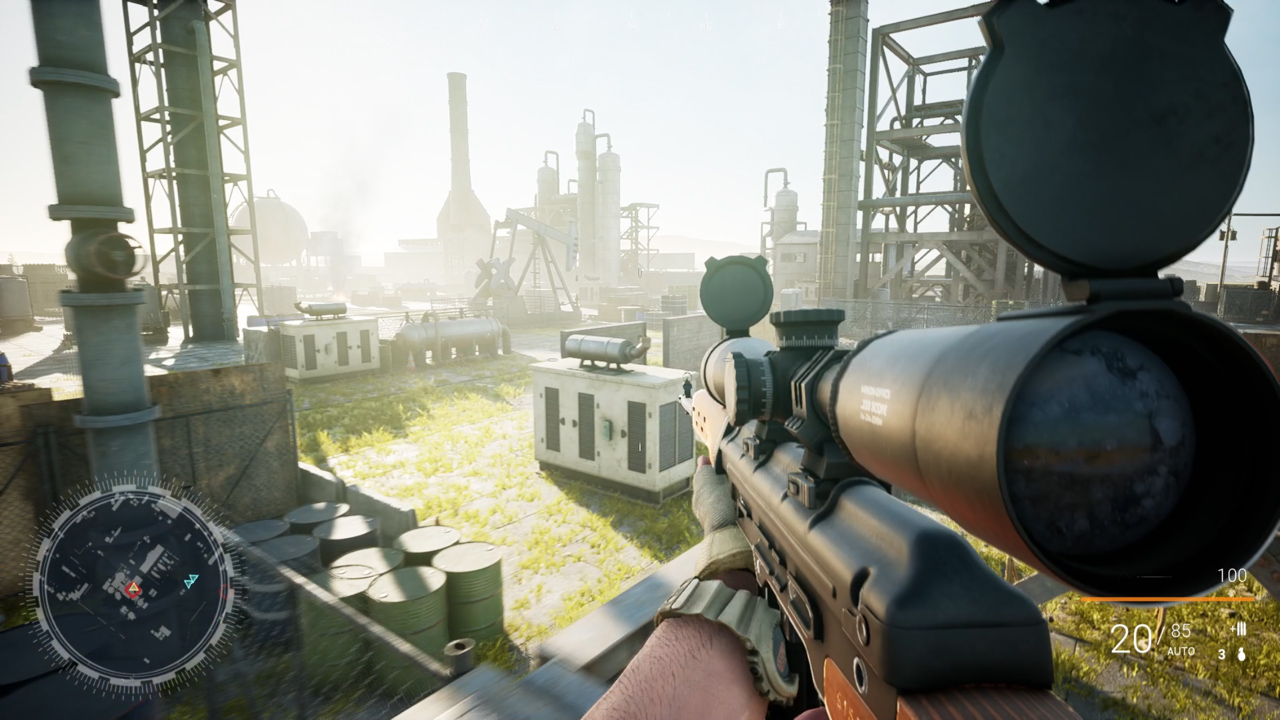The height and width of the screenshot is (720, 1280).
Task: Toggle the grenade count display showing 3
Action: coord(1222,654)
